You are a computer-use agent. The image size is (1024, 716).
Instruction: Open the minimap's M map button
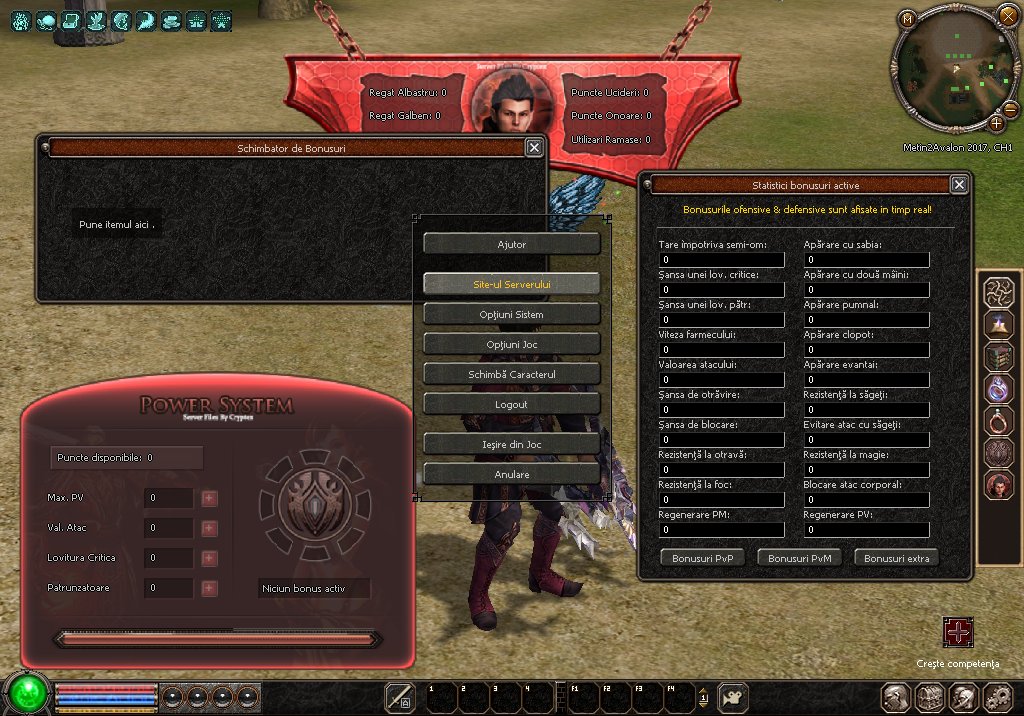[x=907, y=19]
